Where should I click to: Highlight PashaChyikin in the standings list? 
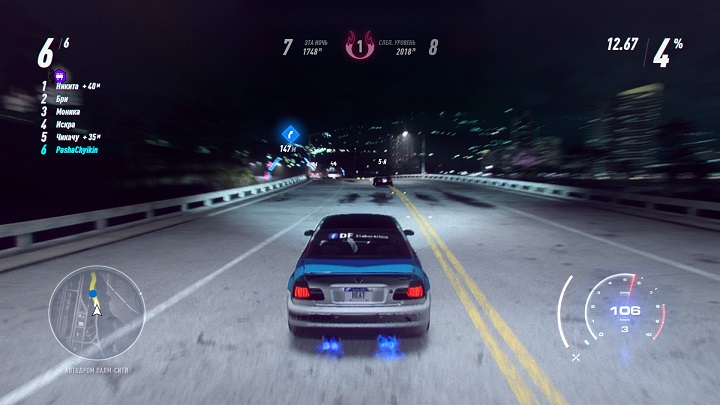(82, 149)
